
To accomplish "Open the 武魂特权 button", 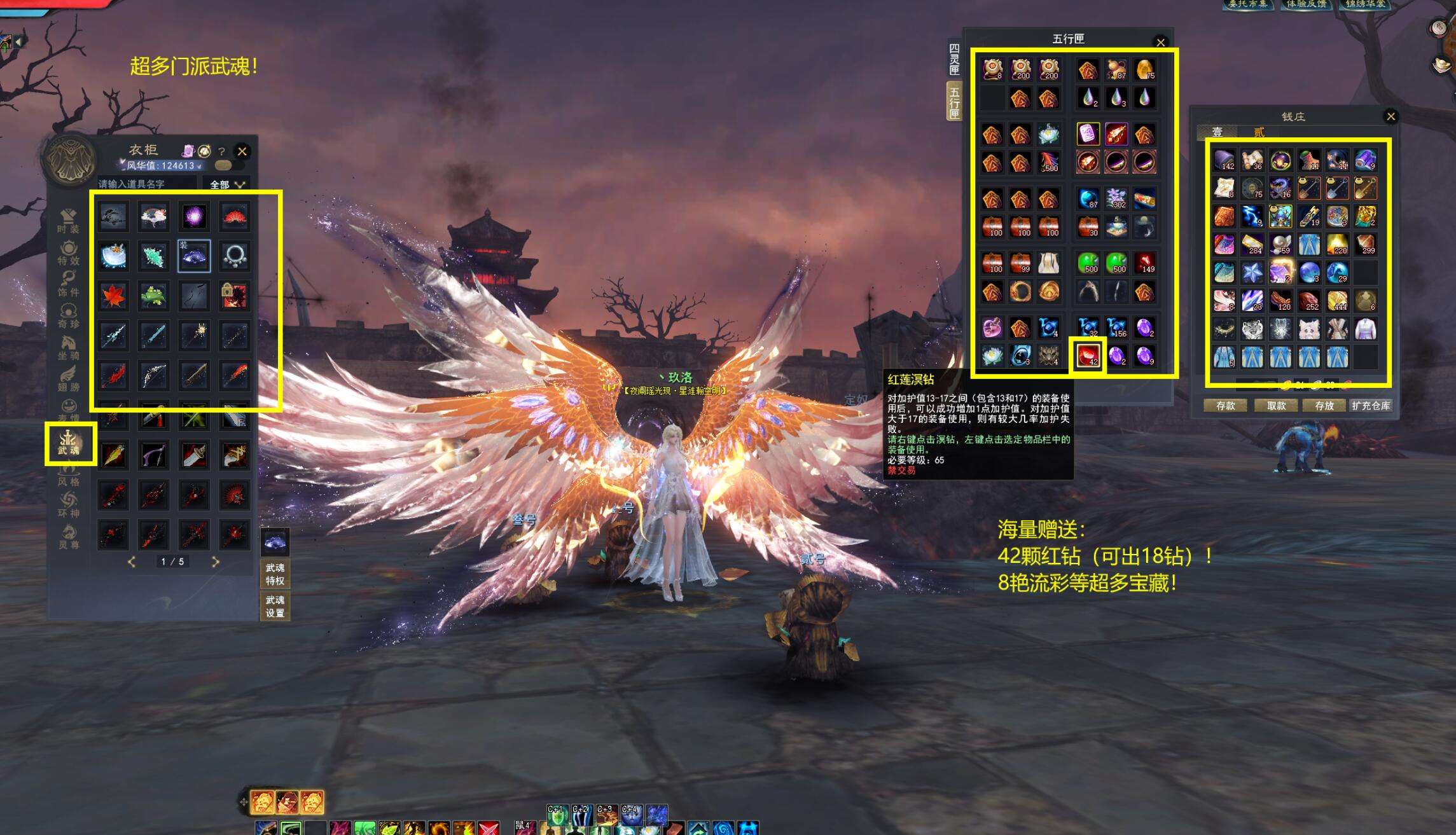I will (275, 574).
